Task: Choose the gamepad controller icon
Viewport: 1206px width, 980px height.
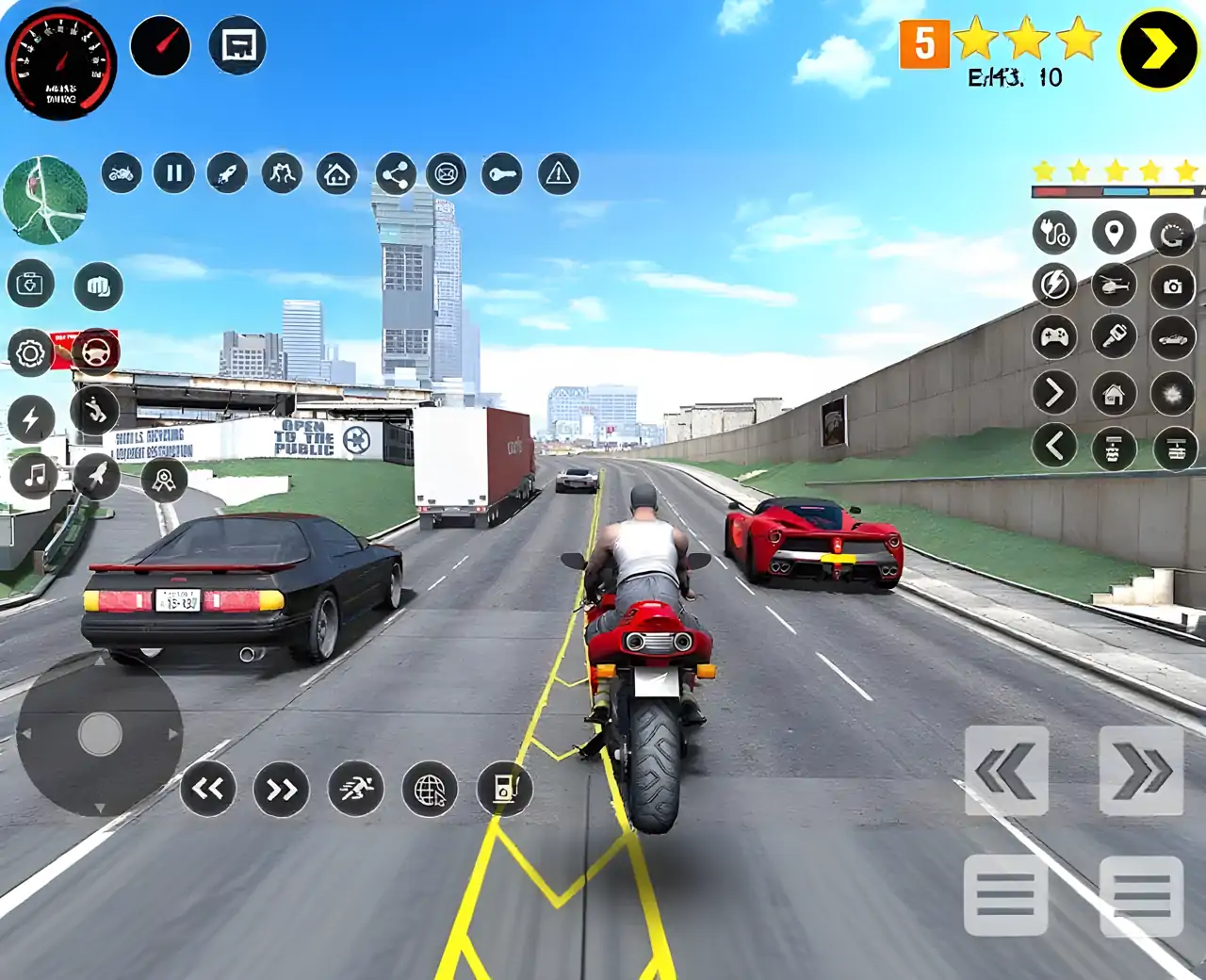Action: (1054, 337)
